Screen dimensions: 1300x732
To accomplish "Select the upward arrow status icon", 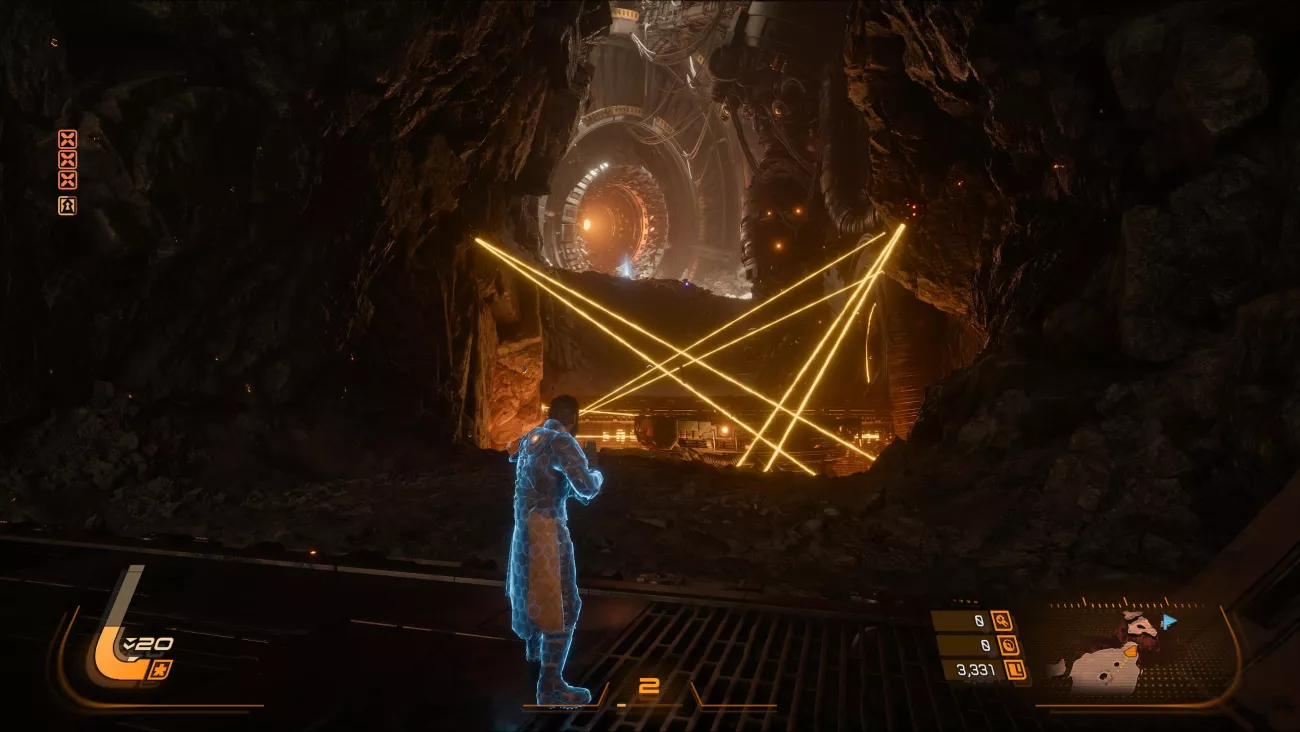I will tap(67, 205).
